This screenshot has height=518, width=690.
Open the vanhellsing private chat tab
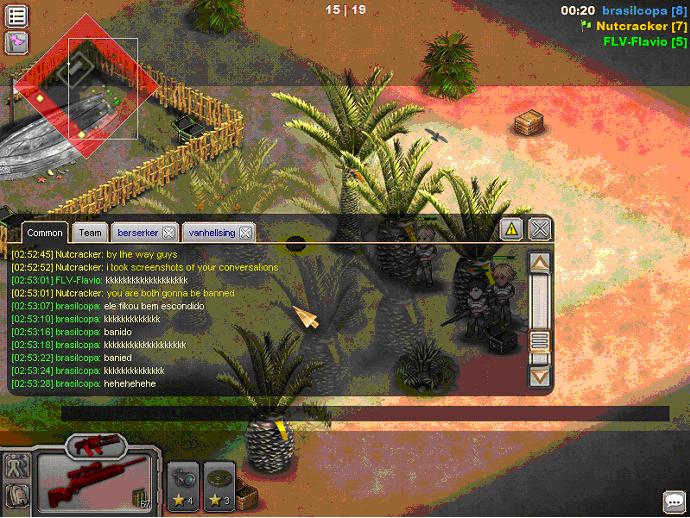(211, 232)
